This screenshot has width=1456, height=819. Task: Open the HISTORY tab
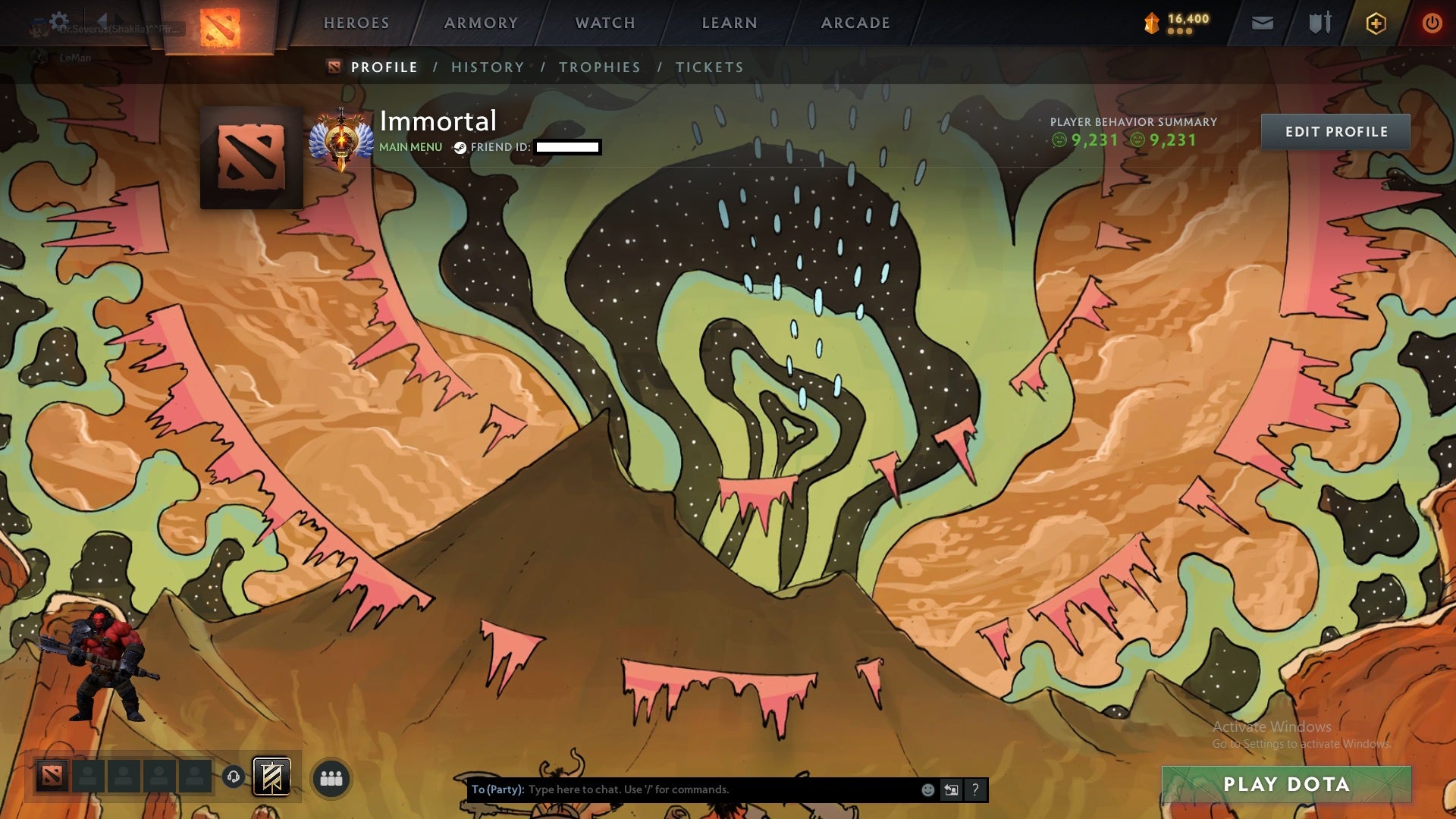(x=487, y=67)
